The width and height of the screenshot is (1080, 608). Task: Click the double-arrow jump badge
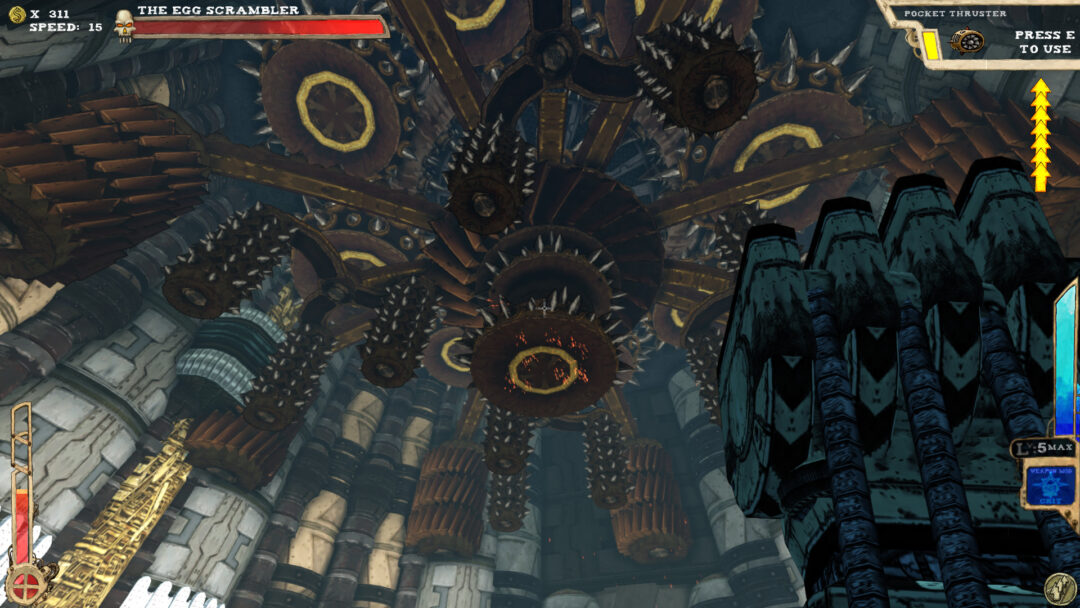(1058, 588)
